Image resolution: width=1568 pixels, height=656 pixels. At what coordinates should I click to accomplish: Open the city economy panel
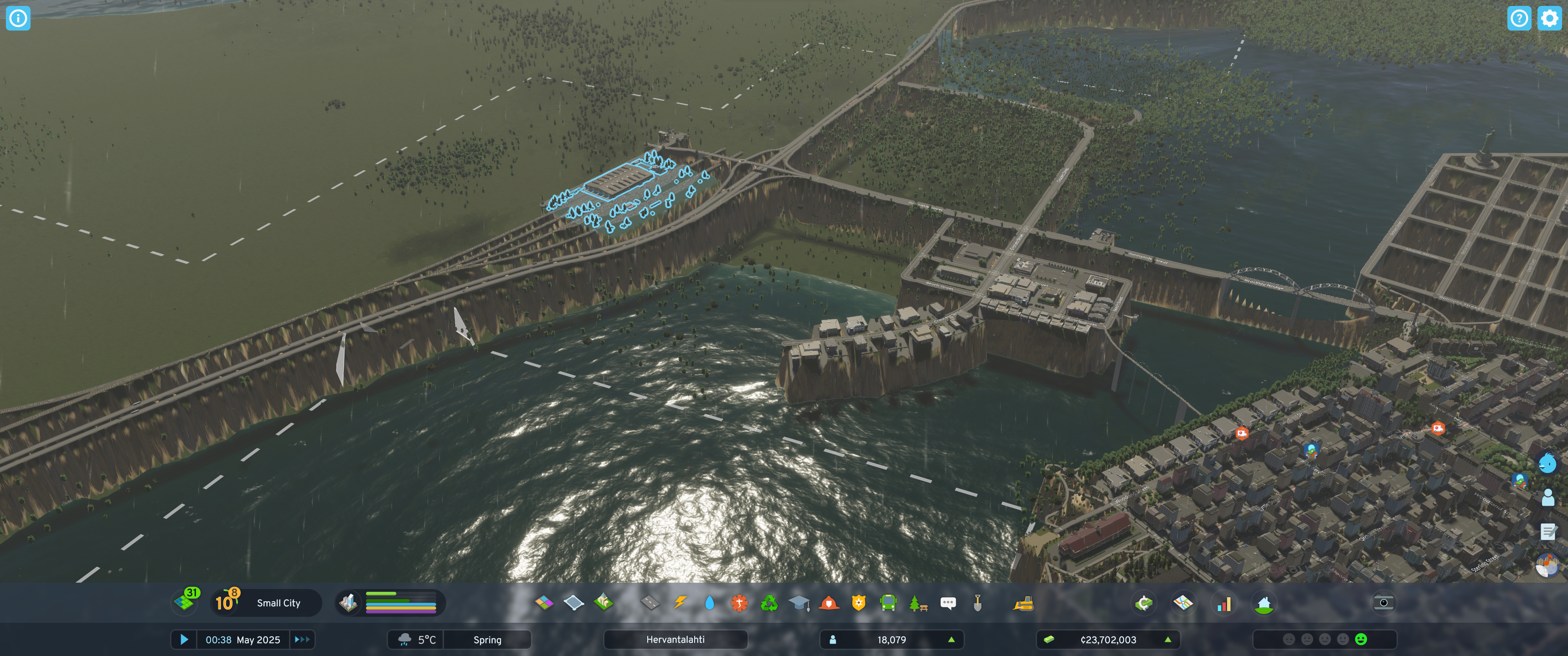[1145, 603]
